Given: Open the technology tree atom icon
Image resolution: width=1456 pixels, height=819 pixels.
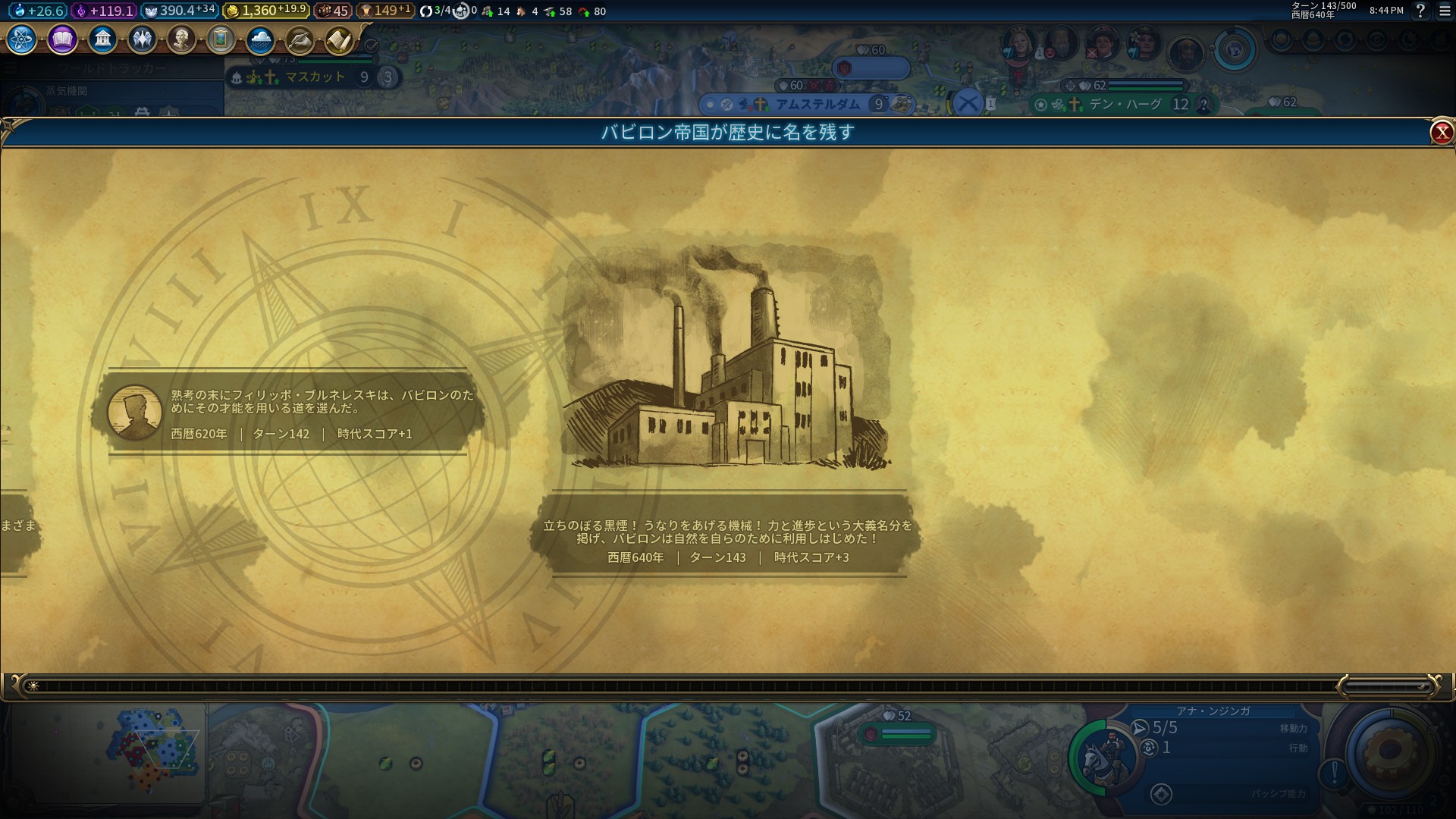Looking at the screenshot, I should tap(21, 39).
